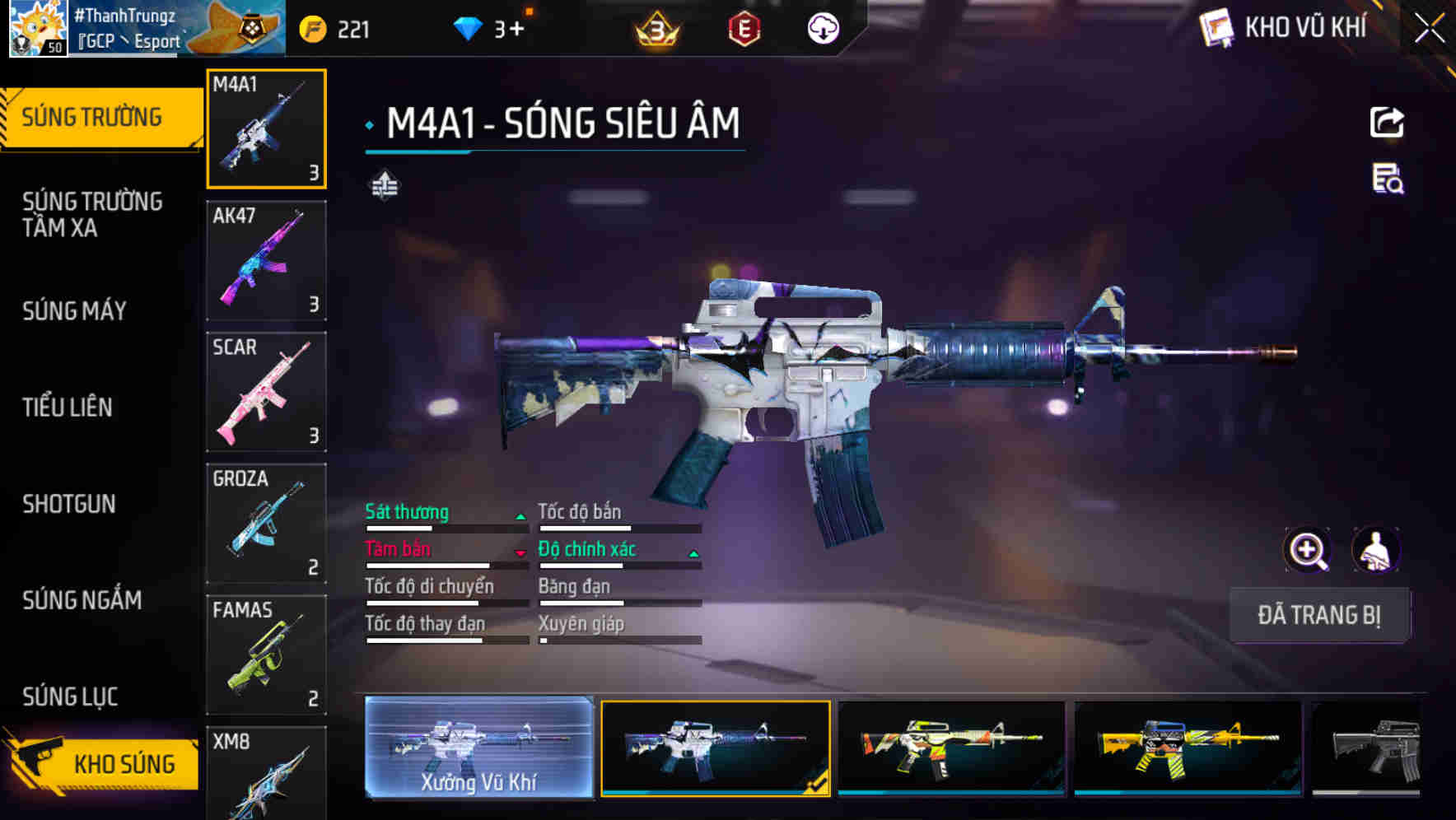The height and width of the screenshot is (820, 1456).
Task: Select the GROZA weapon tile
Action: click(266, 524)
